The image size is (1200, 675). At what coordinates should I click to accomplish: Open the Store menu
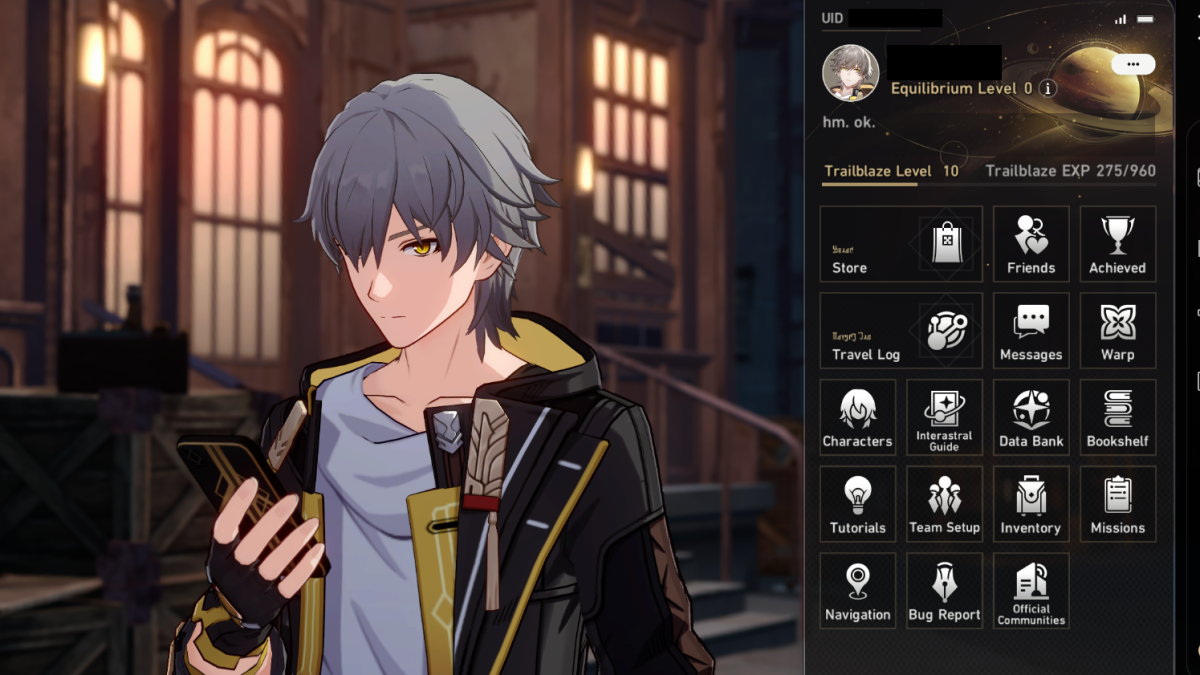click(901, 244)
